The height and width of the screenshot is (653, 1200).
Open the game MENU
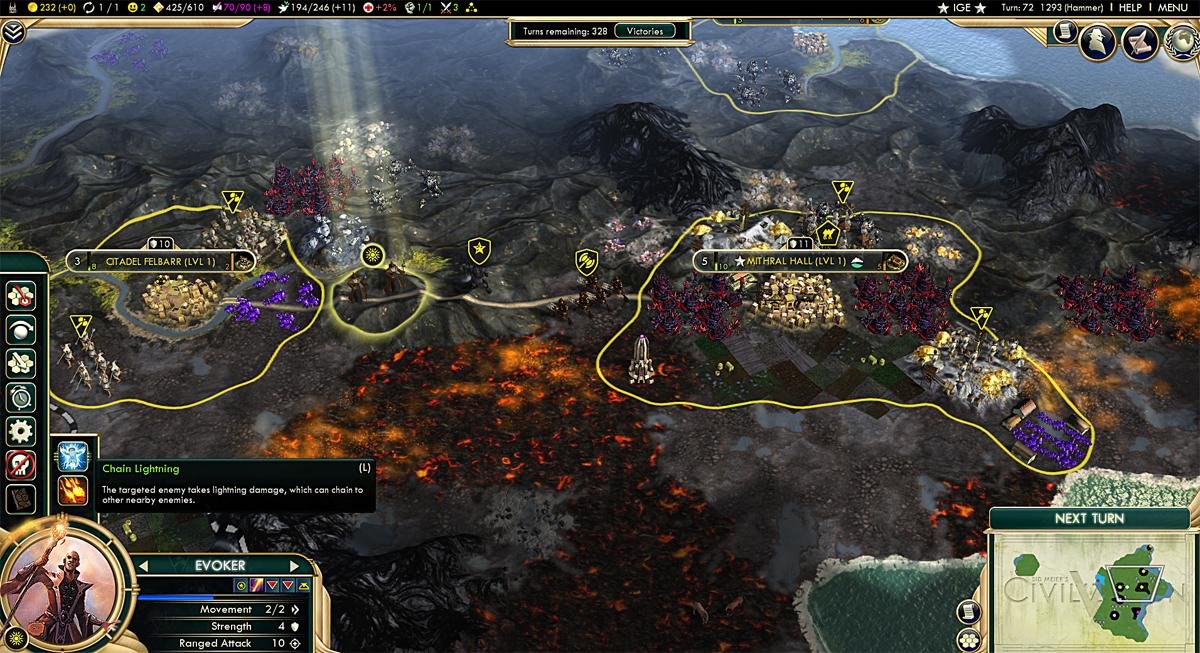tap(1173, 7)
